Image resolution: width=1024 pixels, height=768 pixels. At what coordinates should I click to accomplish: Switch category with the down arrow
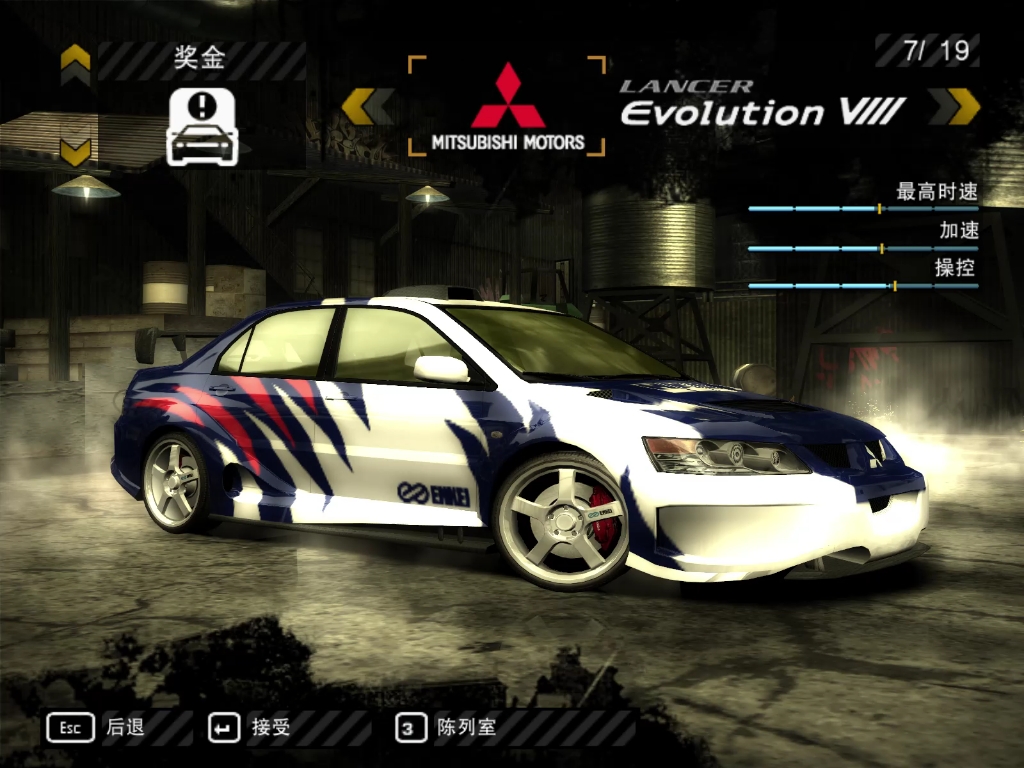click(75, 152)
